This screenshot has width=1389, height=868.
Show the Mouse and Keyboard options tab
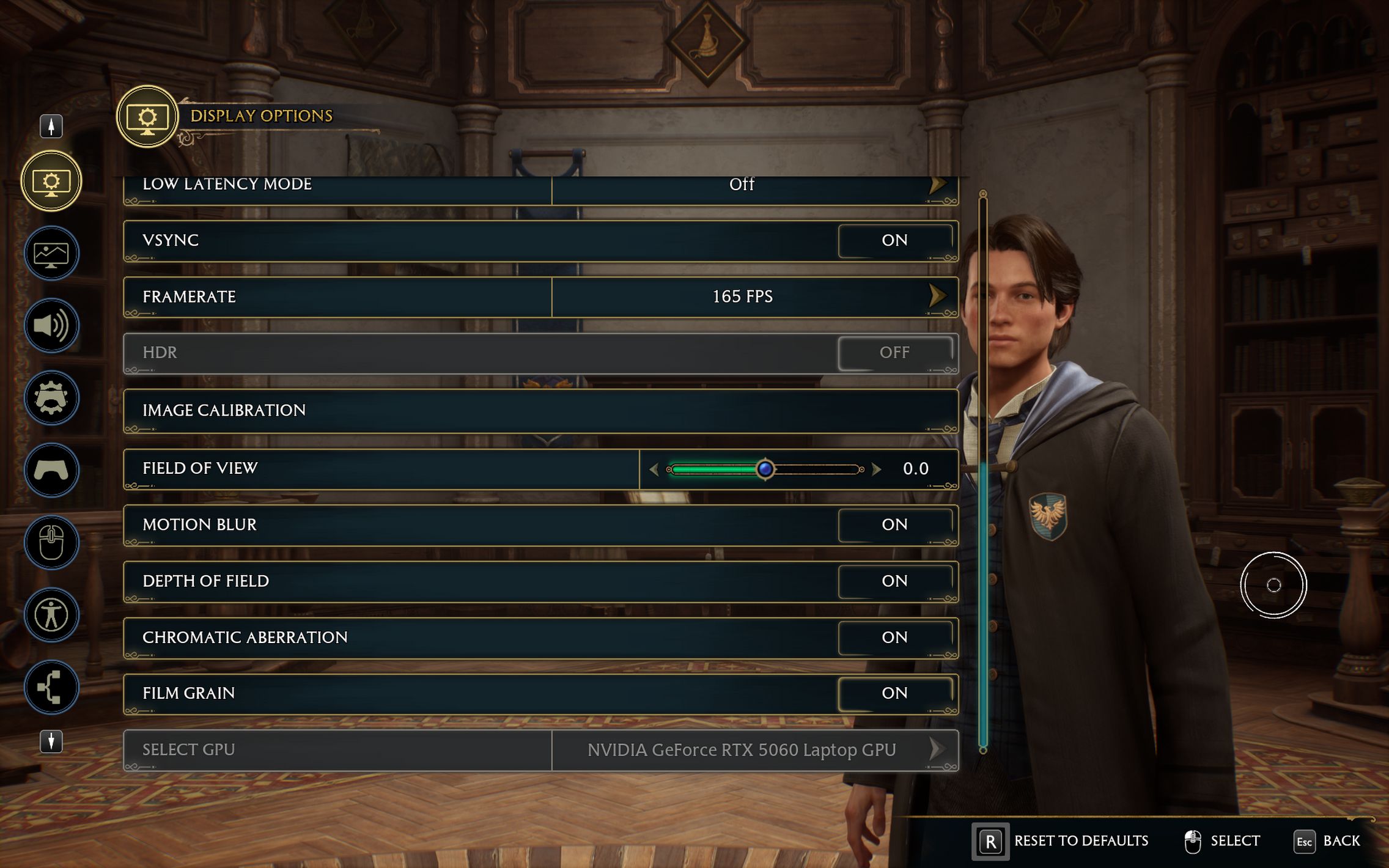click(51, 542)
